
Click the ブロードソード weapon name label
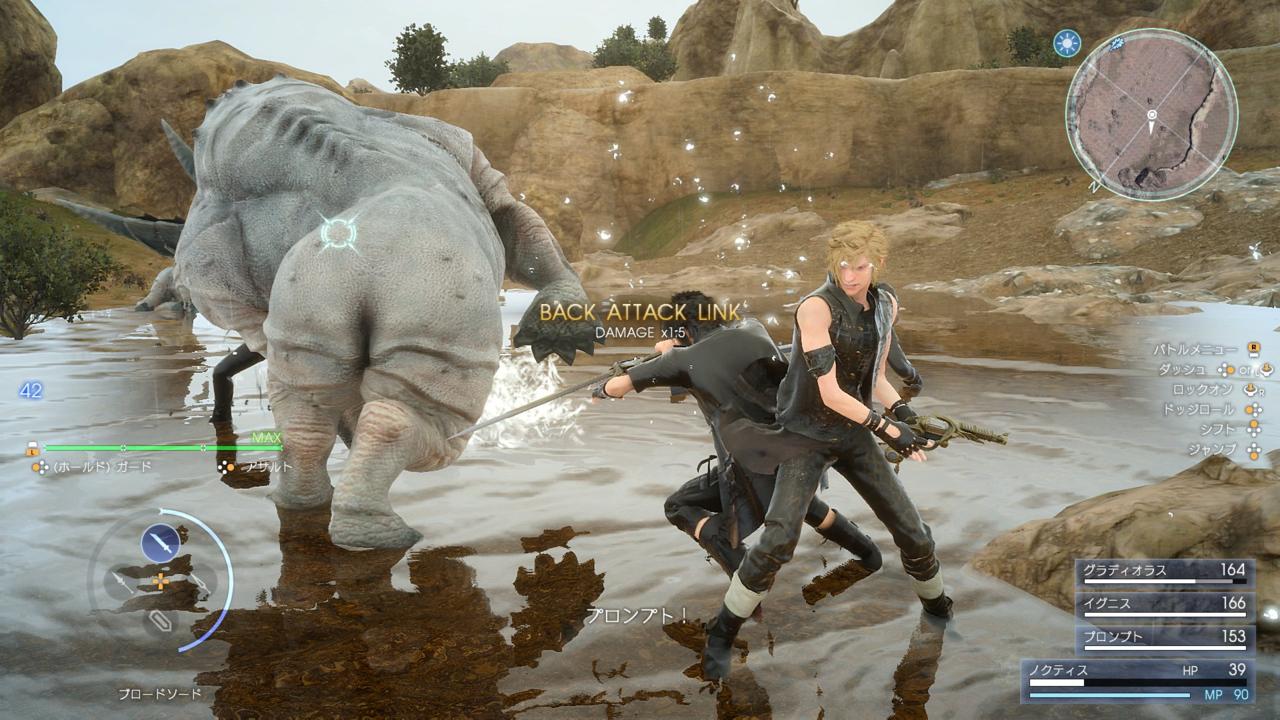161,692
